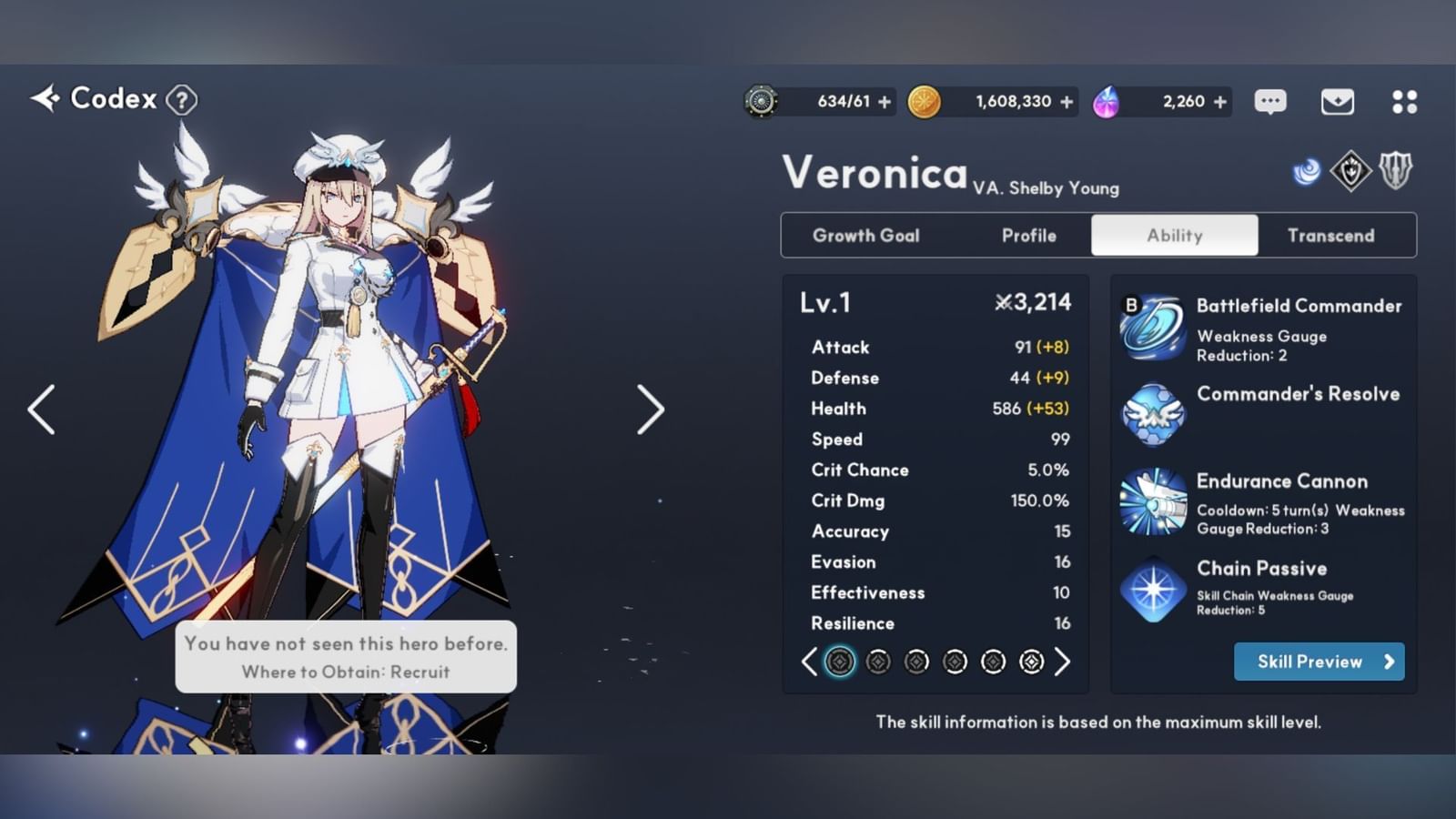Select the Commander's Resolve skill icon
1456x819 pixels.
click(x=1152, y=415)
